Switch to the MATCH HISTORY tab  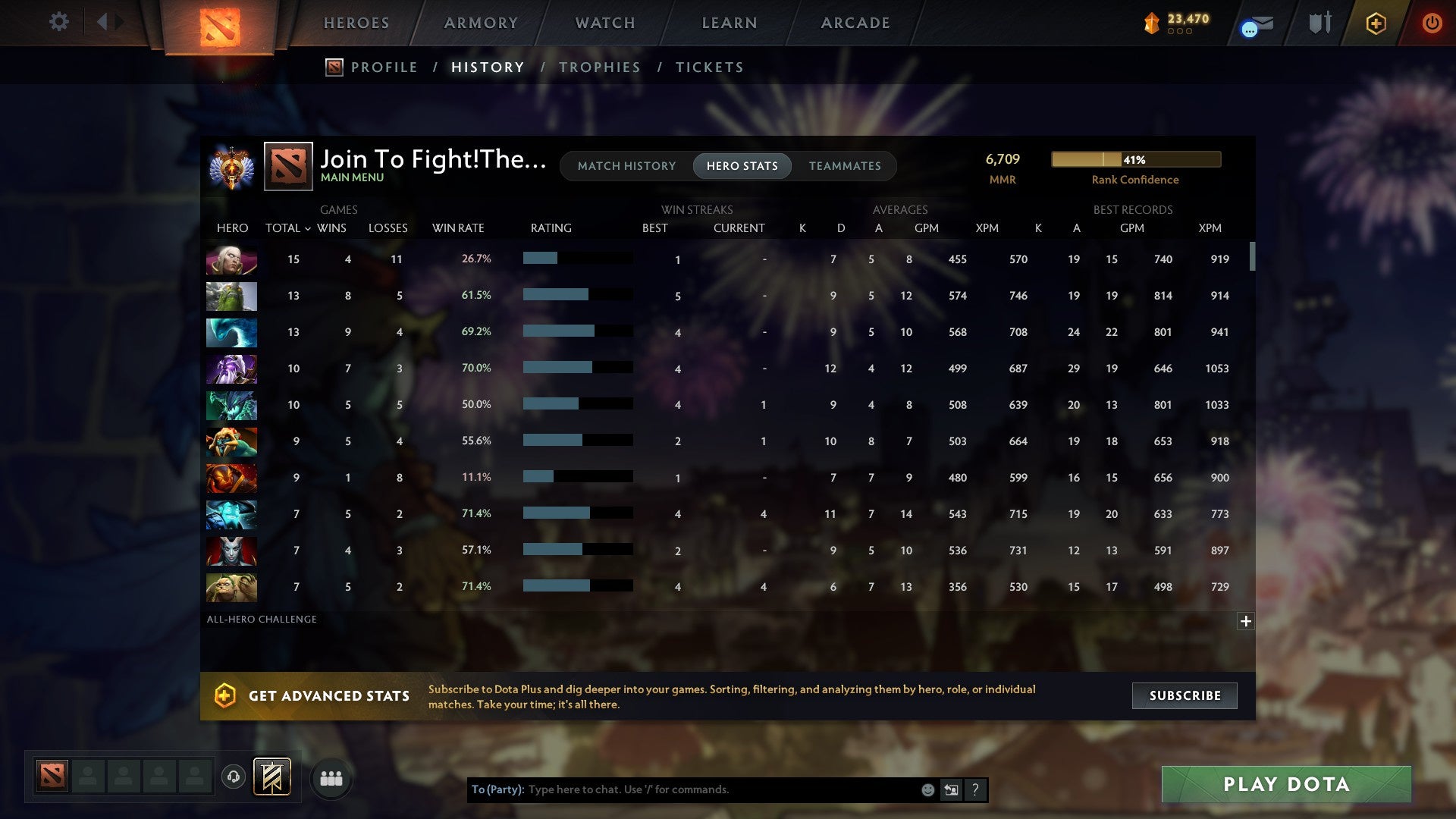[626, 165]
